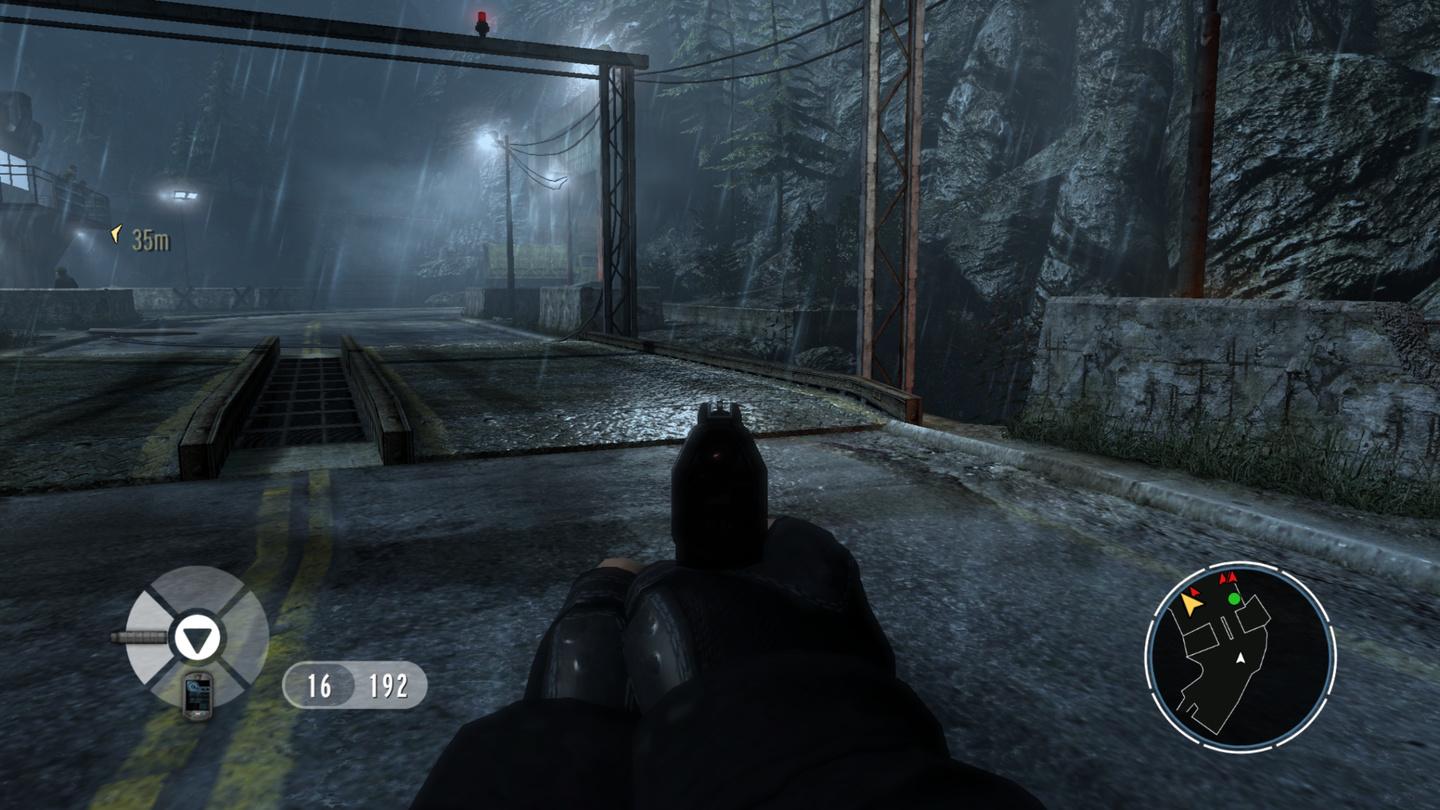Click the 35m distance label

pyautogui.click(x=150, y=237)
